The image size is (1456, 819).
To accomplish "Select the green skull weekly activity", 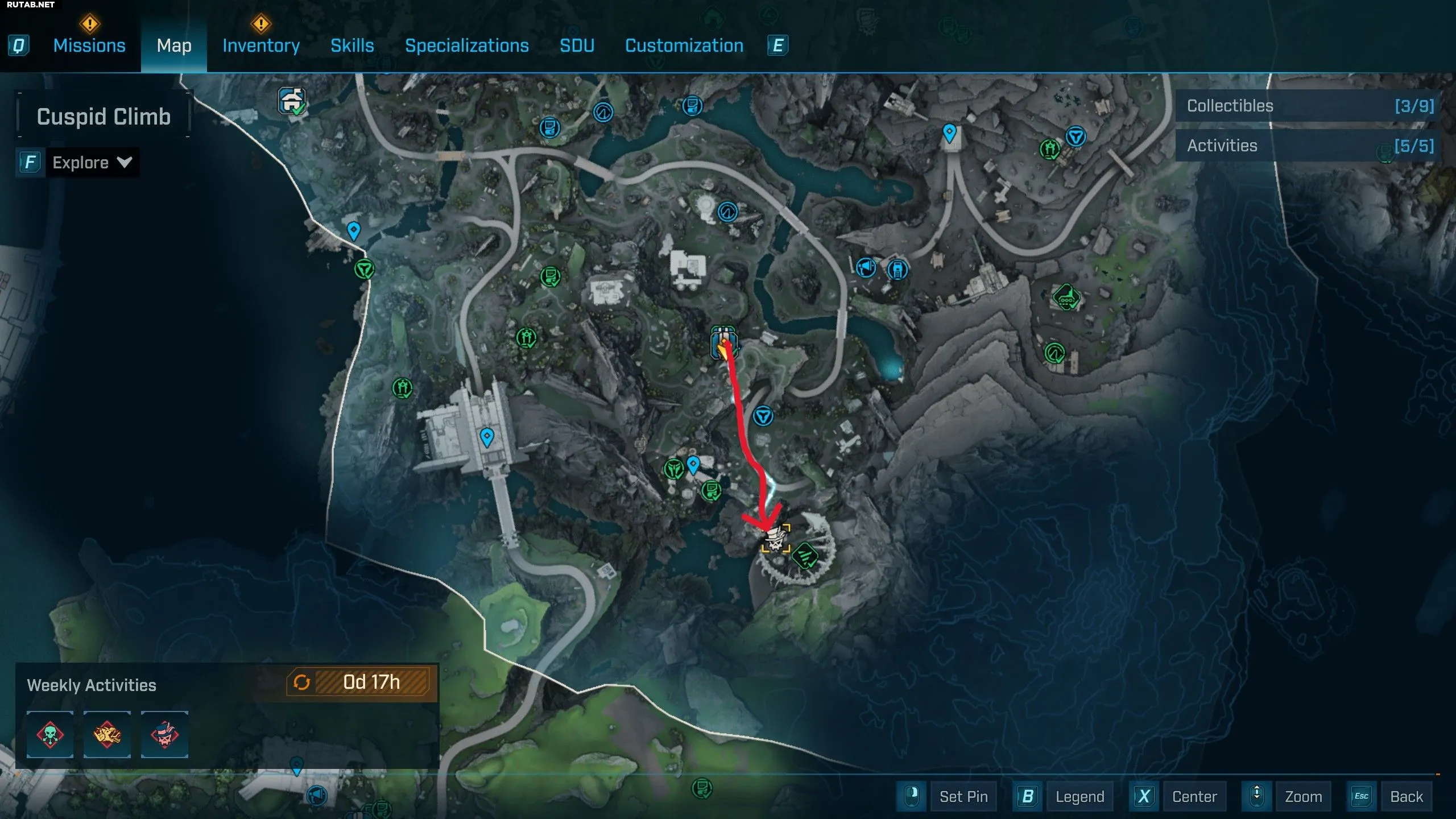I will (x=50, y=734).
